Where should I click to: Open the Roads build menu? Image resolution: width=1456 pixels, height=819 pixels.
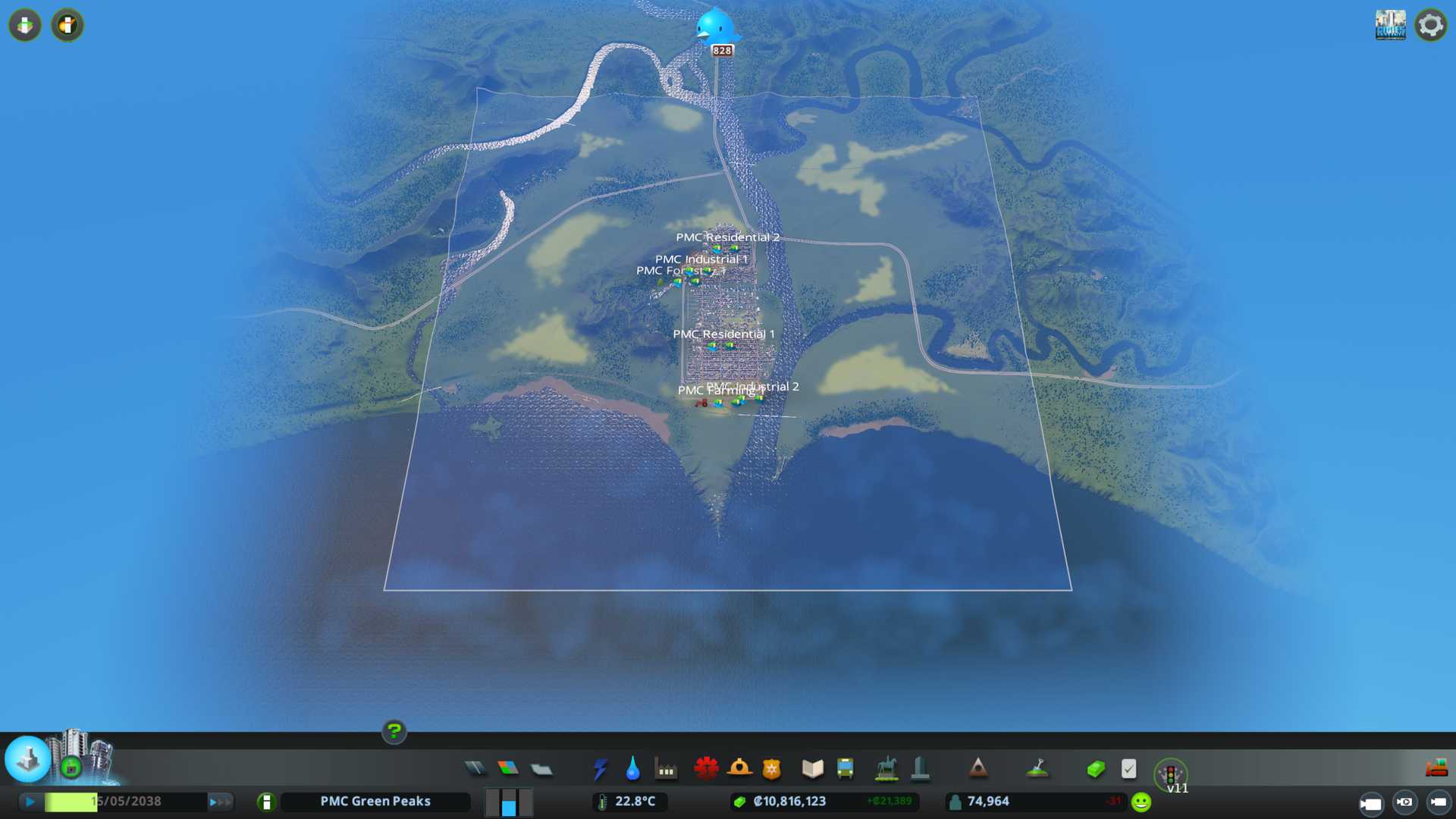tap(475, 769)
